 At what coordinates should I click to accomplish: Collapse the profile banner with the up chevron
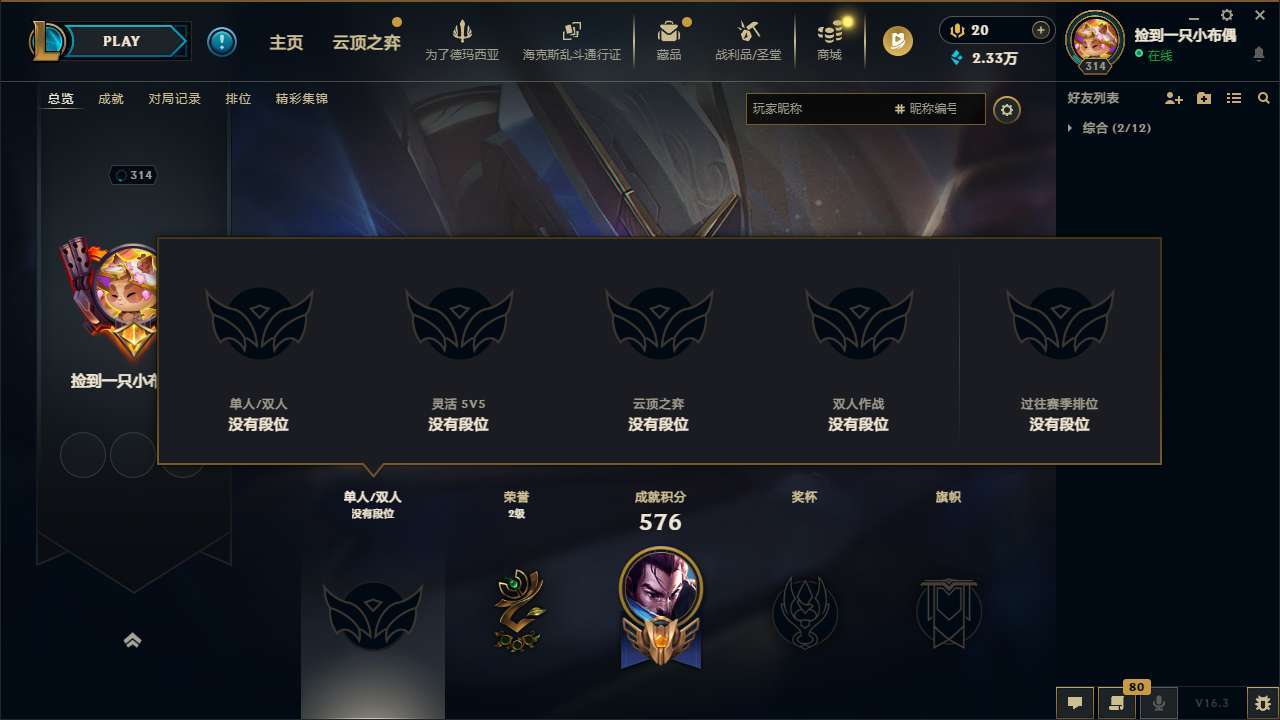(x=134, y=640)
